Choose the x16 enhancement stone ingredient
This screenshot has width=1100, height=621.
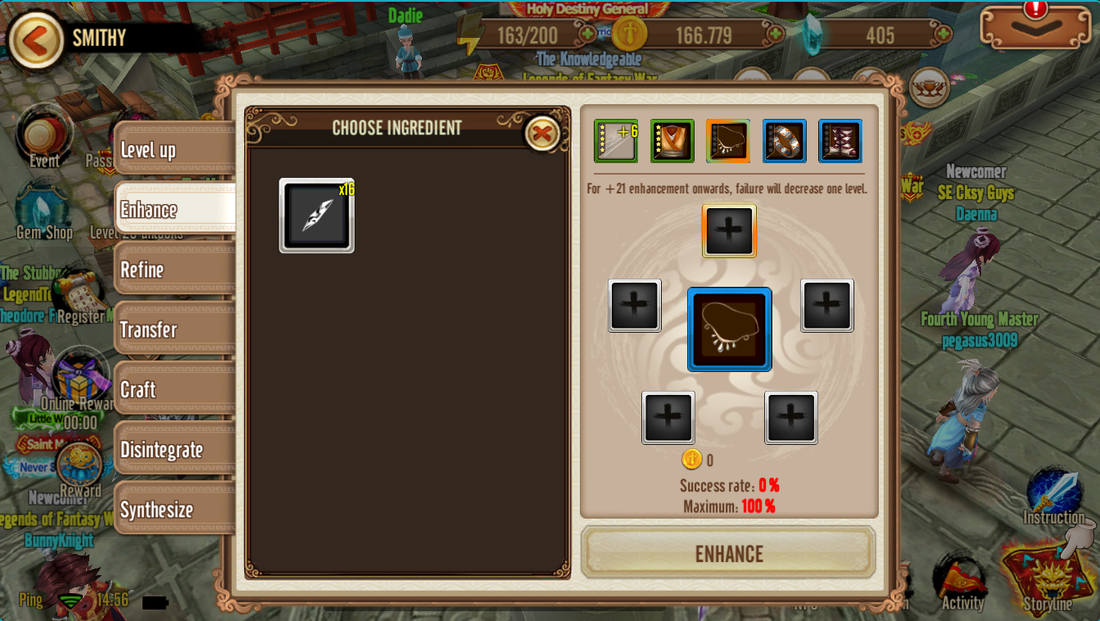click(316, 215)
